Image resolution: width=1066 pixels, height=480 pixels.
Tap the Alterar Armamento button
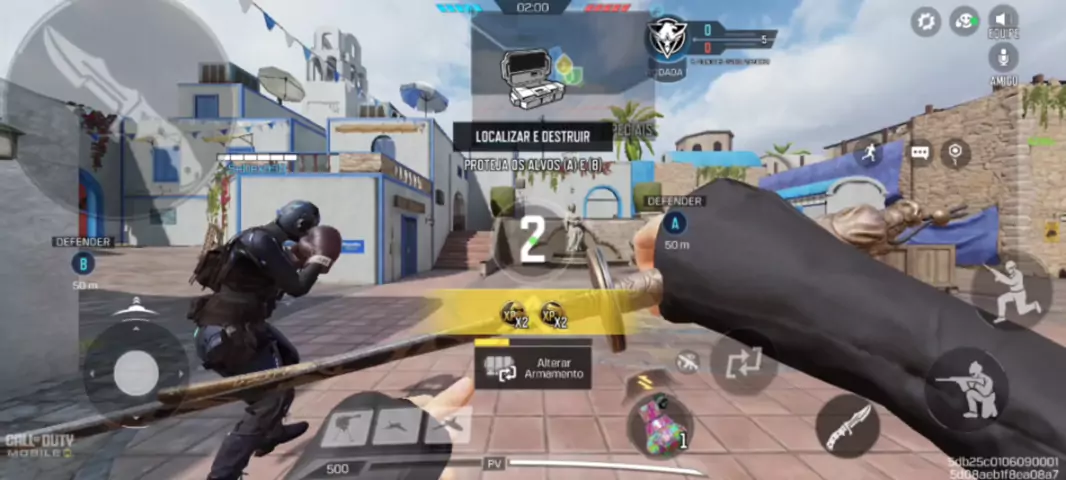(x=533, y=367)
